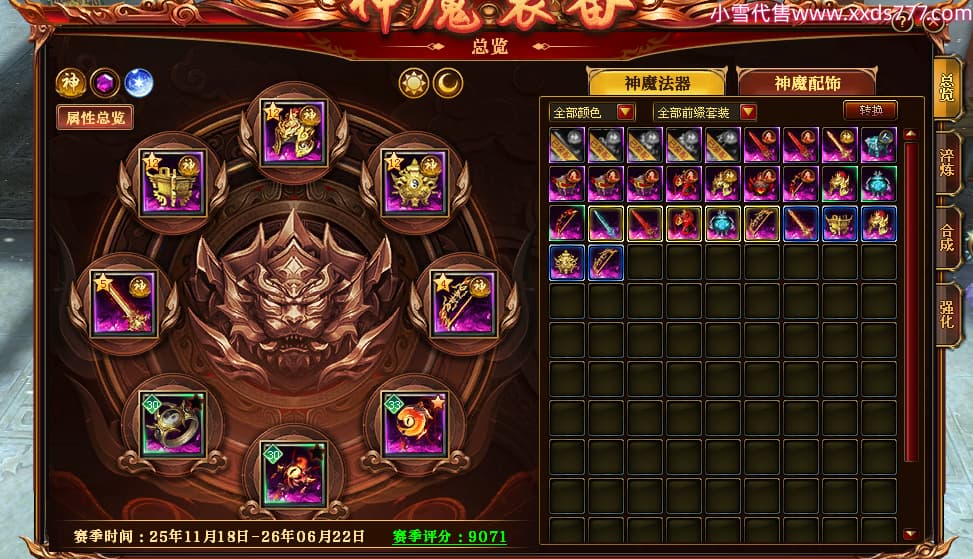Select the blue star orb icon
The width and height of the screenshot is (973, 559).
(137, 83)
